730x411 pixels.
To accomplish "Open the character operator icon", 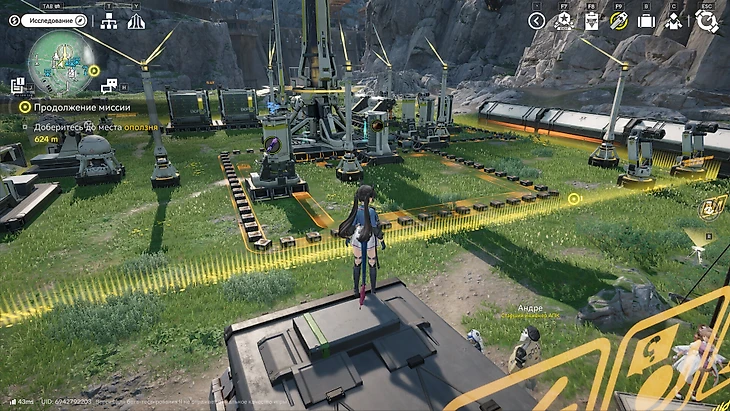I will [x=674, y=21].
